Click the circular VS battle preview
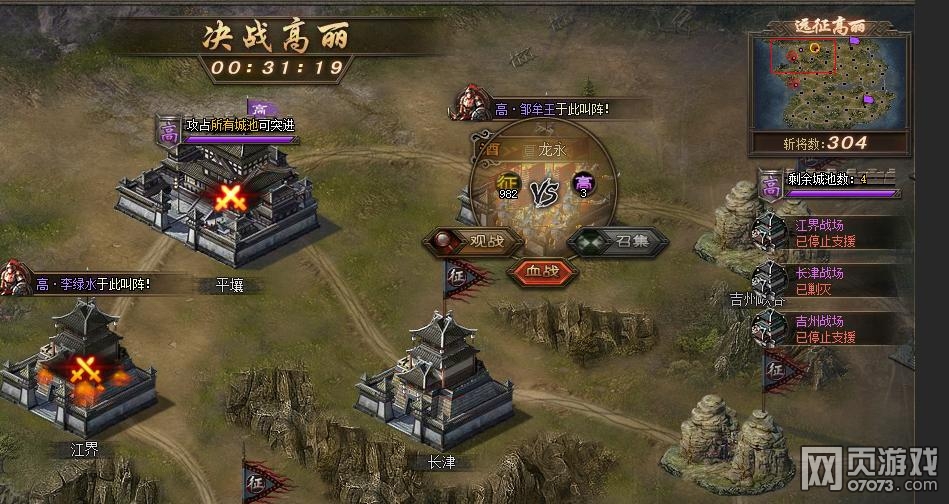The height and width of the screenshot is (504, 949). click(542, 190)
